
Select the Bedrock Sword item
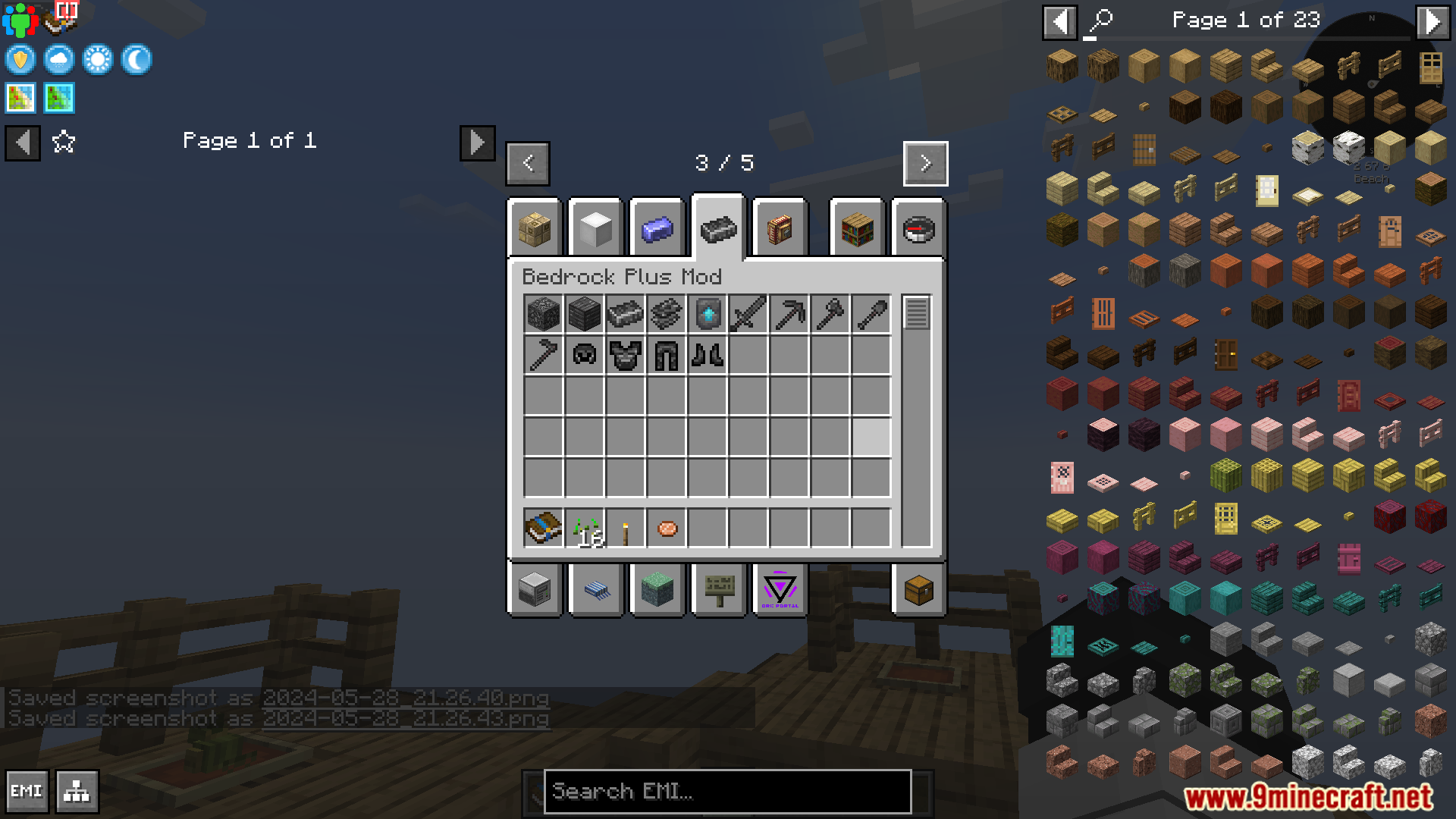(x=748, y=313)
